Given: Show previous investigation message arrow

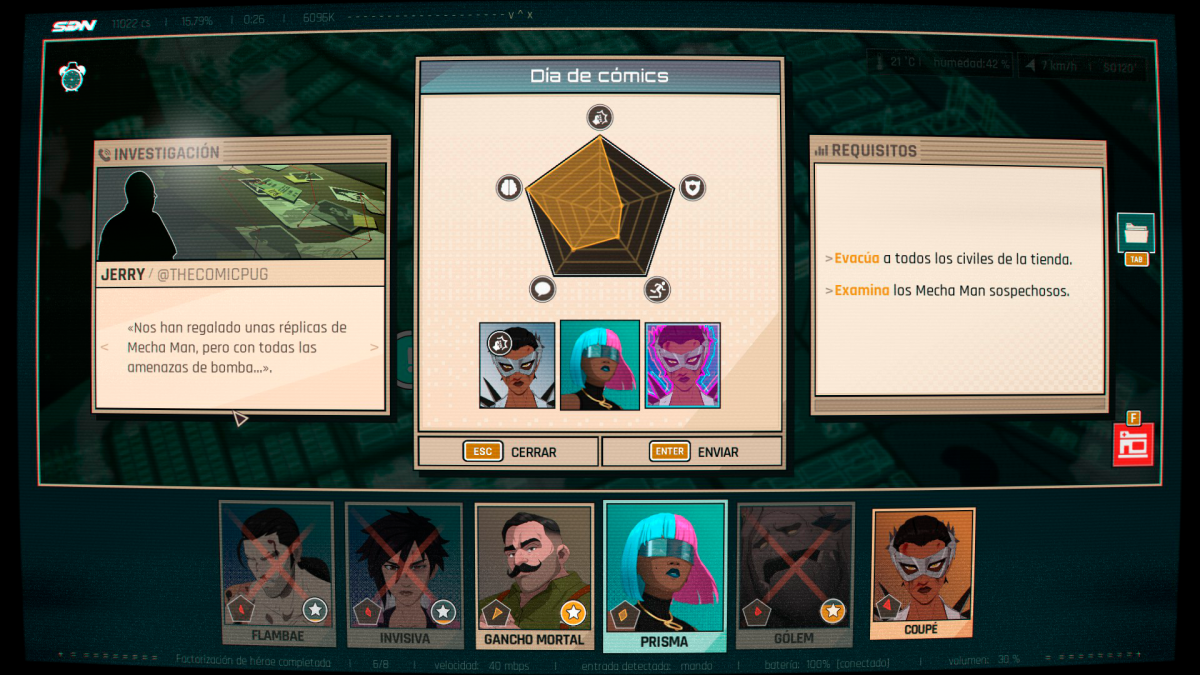Looking at the screenshot, I should [x=104, y=347].
